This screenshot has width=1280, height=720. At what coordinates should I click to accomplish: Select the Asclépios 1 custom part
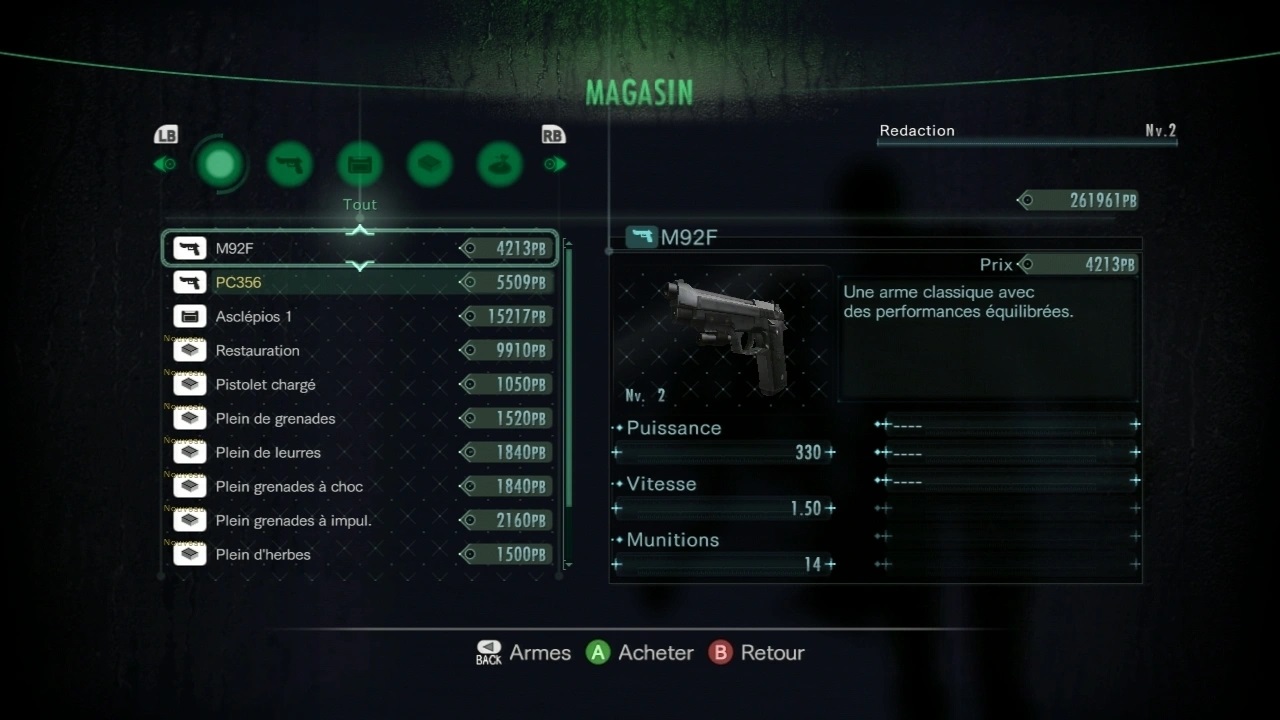click(x=360, y=317)
